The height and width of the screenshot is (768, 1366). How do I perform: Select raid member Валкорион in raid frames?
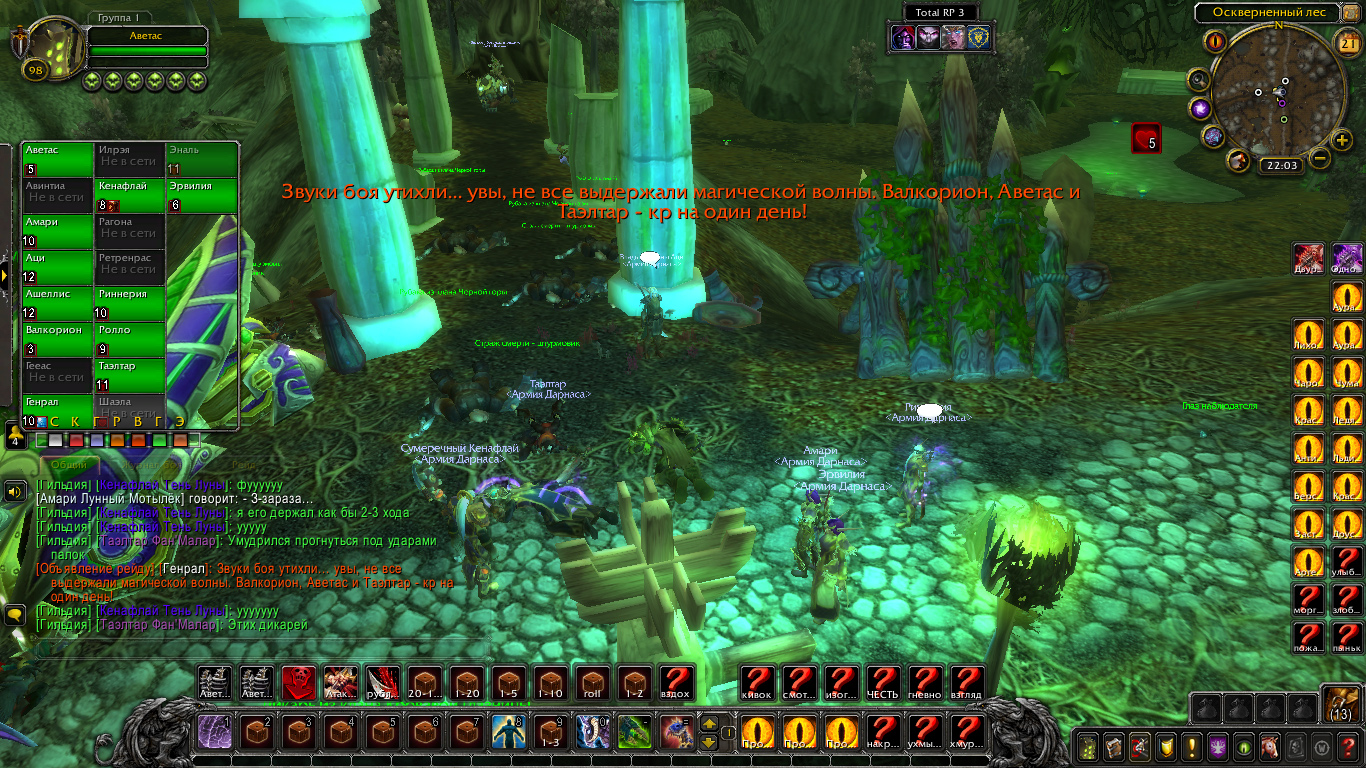pyautogui.click(x=58, y=337)
